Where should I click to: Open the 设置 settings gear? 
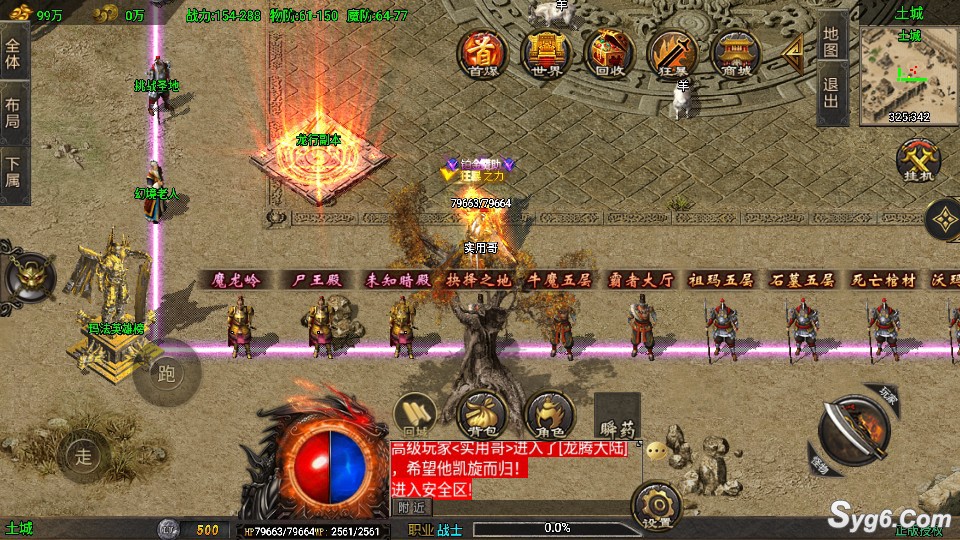657,505
